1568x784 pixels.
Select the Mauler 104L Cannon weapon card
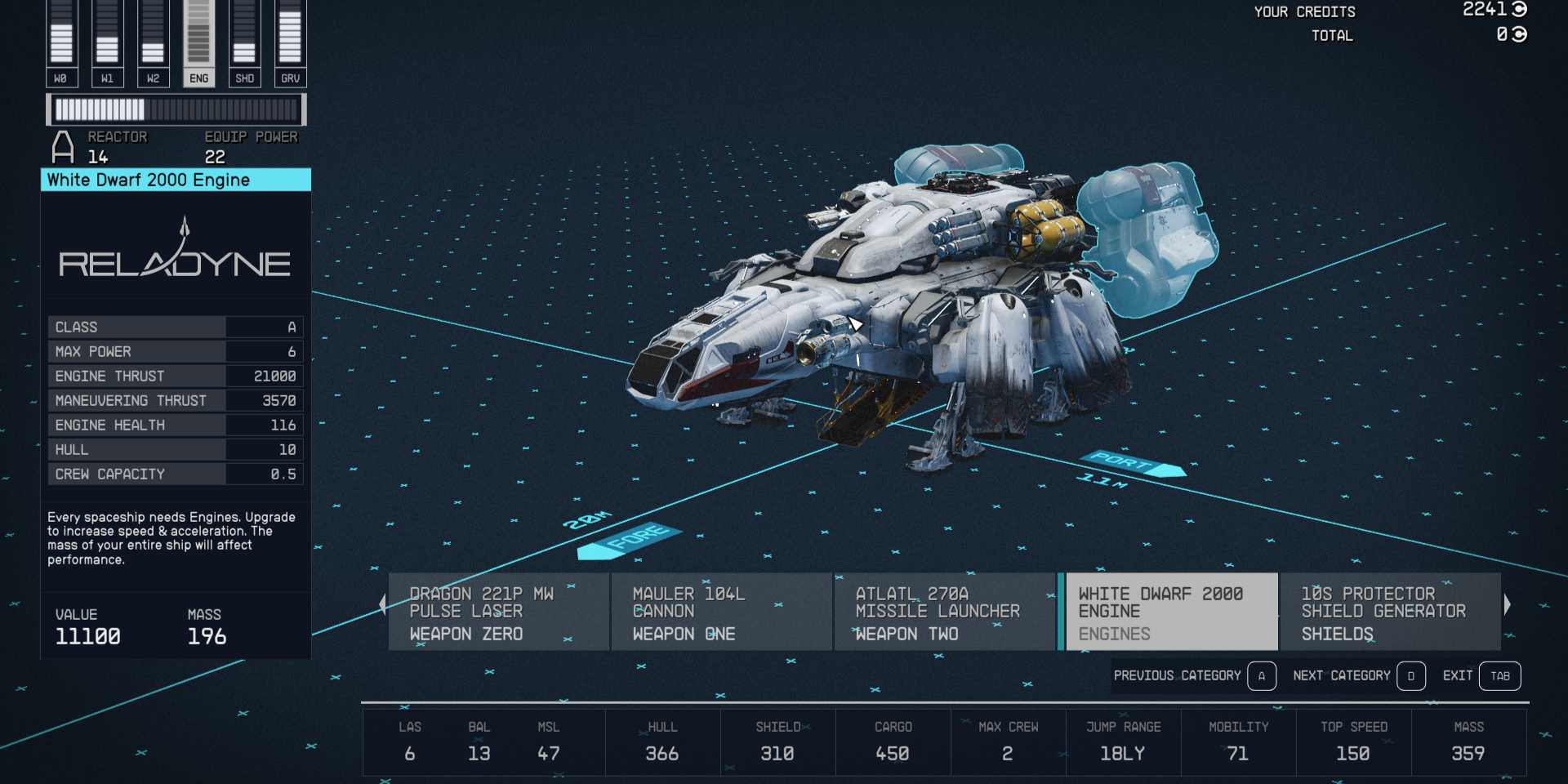point(720,611)
